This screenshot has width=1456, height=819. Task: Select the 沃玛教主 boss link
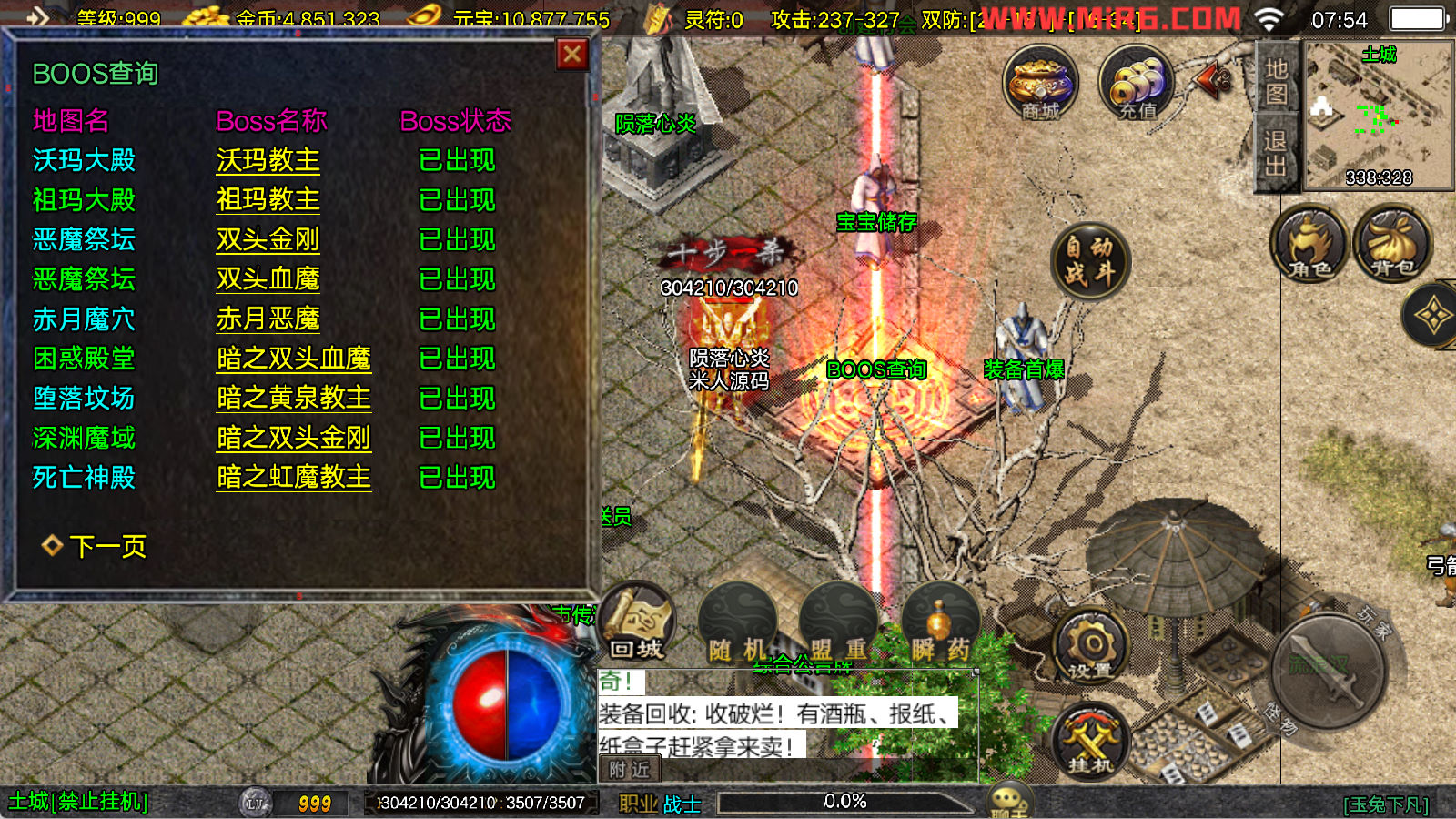tap(268, 161)
